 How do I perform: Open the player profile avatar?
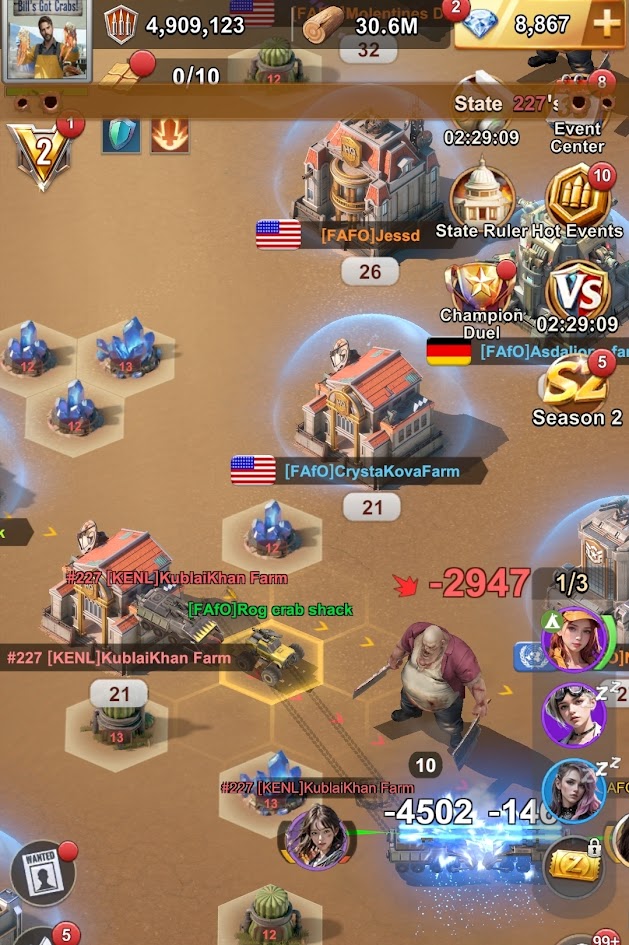[47, 40]
